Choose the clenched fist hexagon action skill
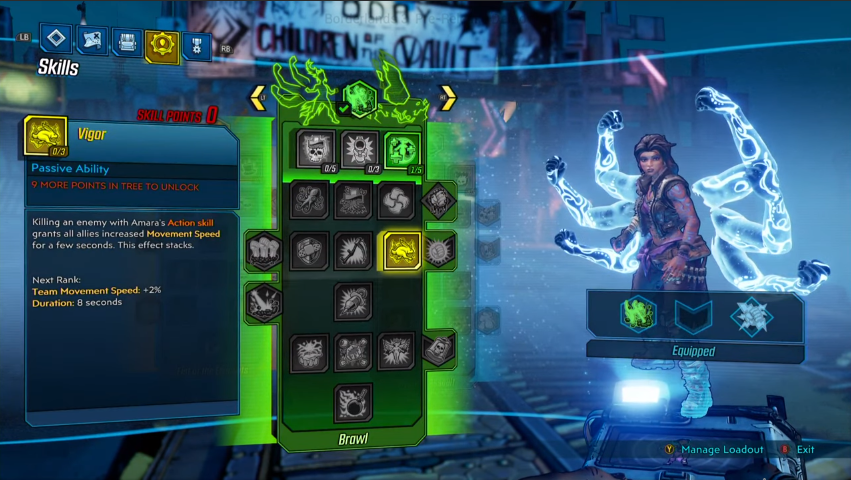 pos(264,250)
